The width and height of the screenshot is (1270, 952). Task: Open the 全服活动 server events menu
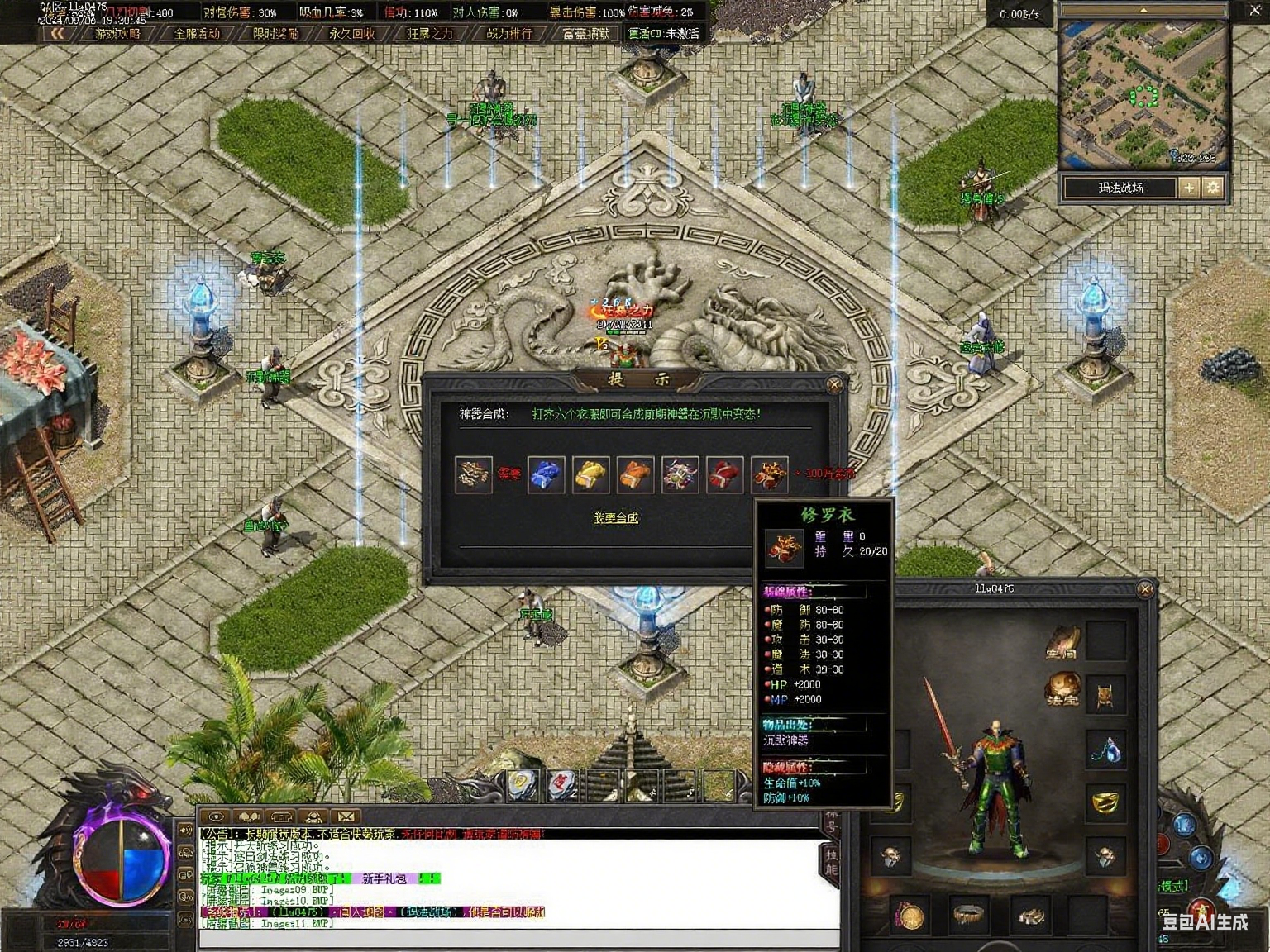197,34
